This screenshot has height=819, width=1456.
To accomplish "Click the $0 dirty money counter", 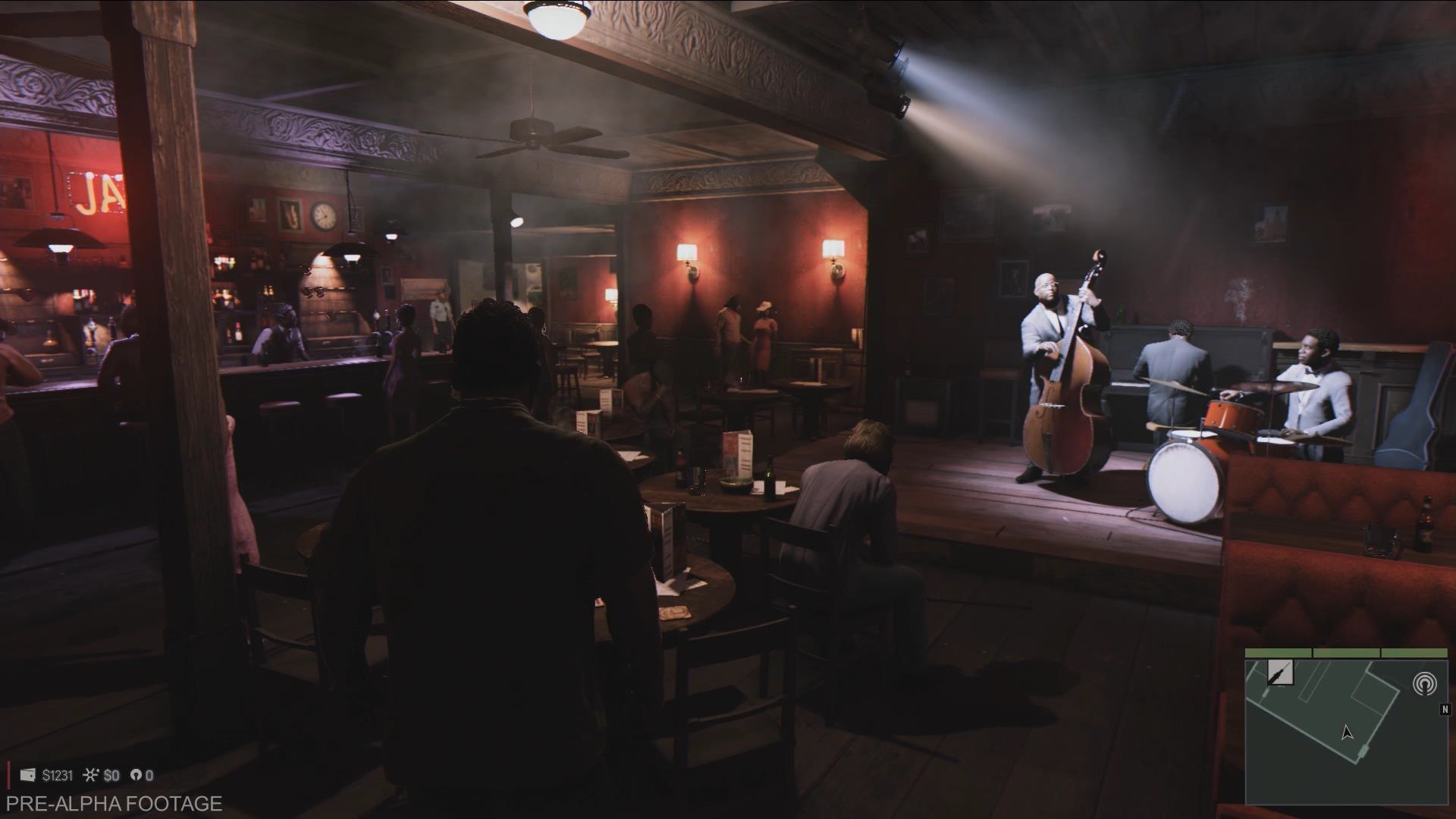I will point(112,775).
